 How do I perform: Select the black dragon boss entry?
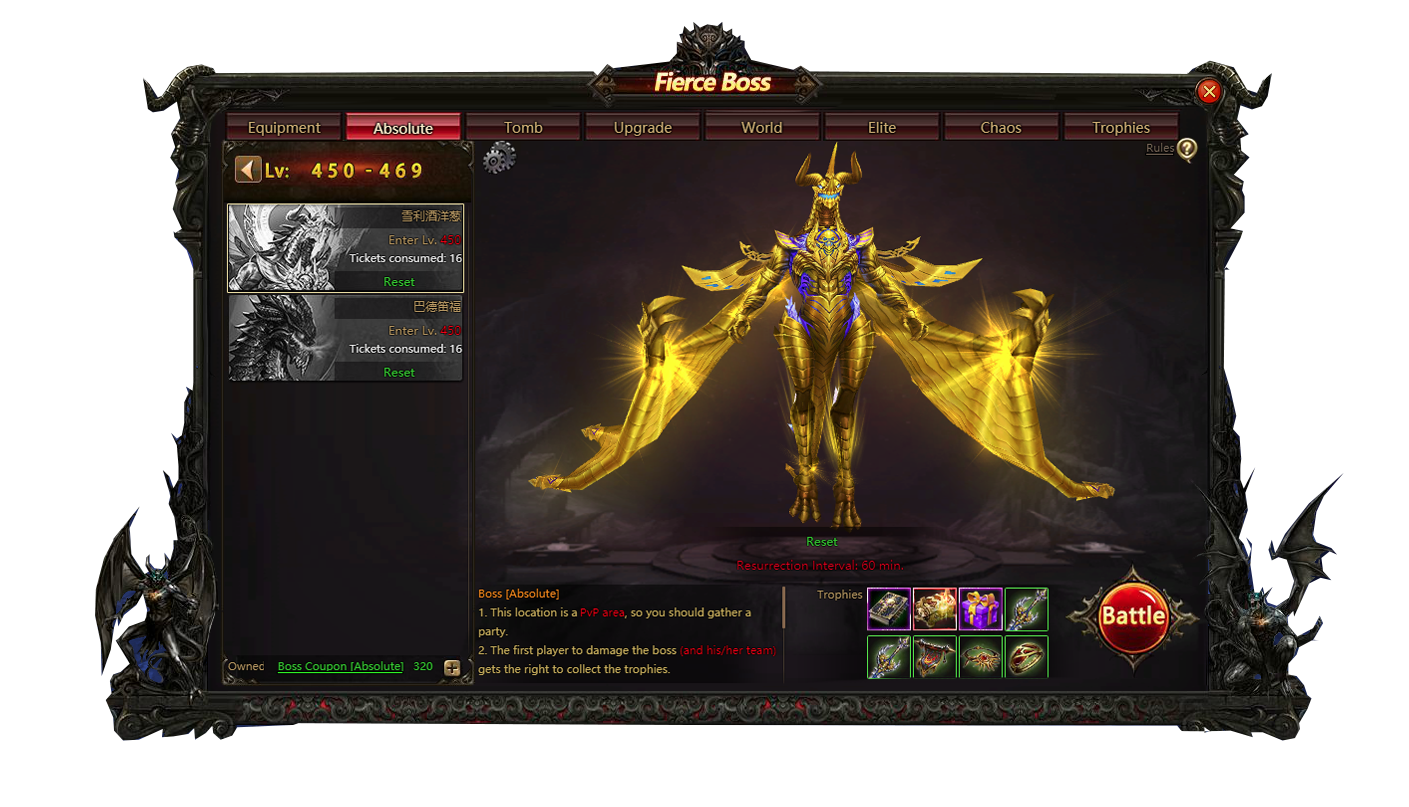345,338
